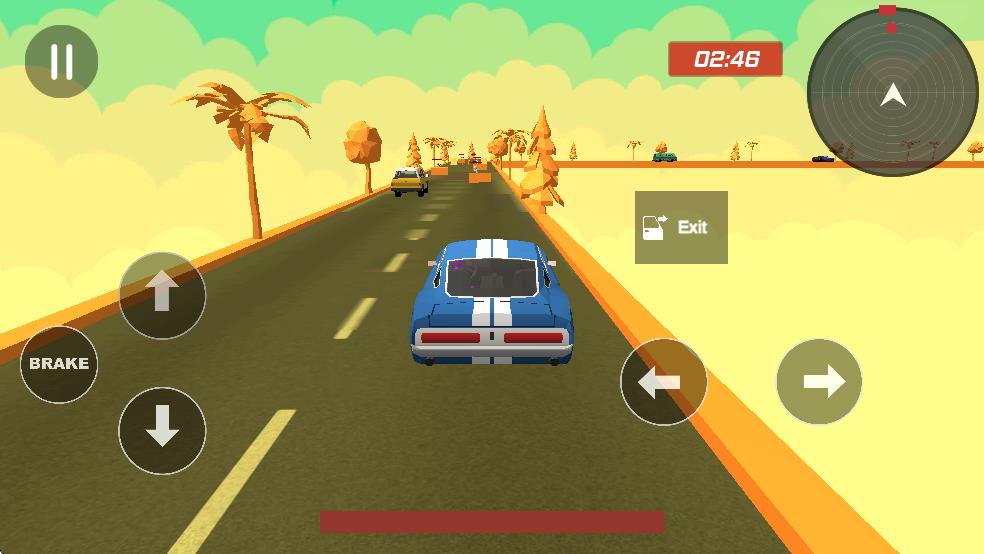The image size is (984, 554).
Task: Tap the down arrow reverse button
Action: [162, 430]
